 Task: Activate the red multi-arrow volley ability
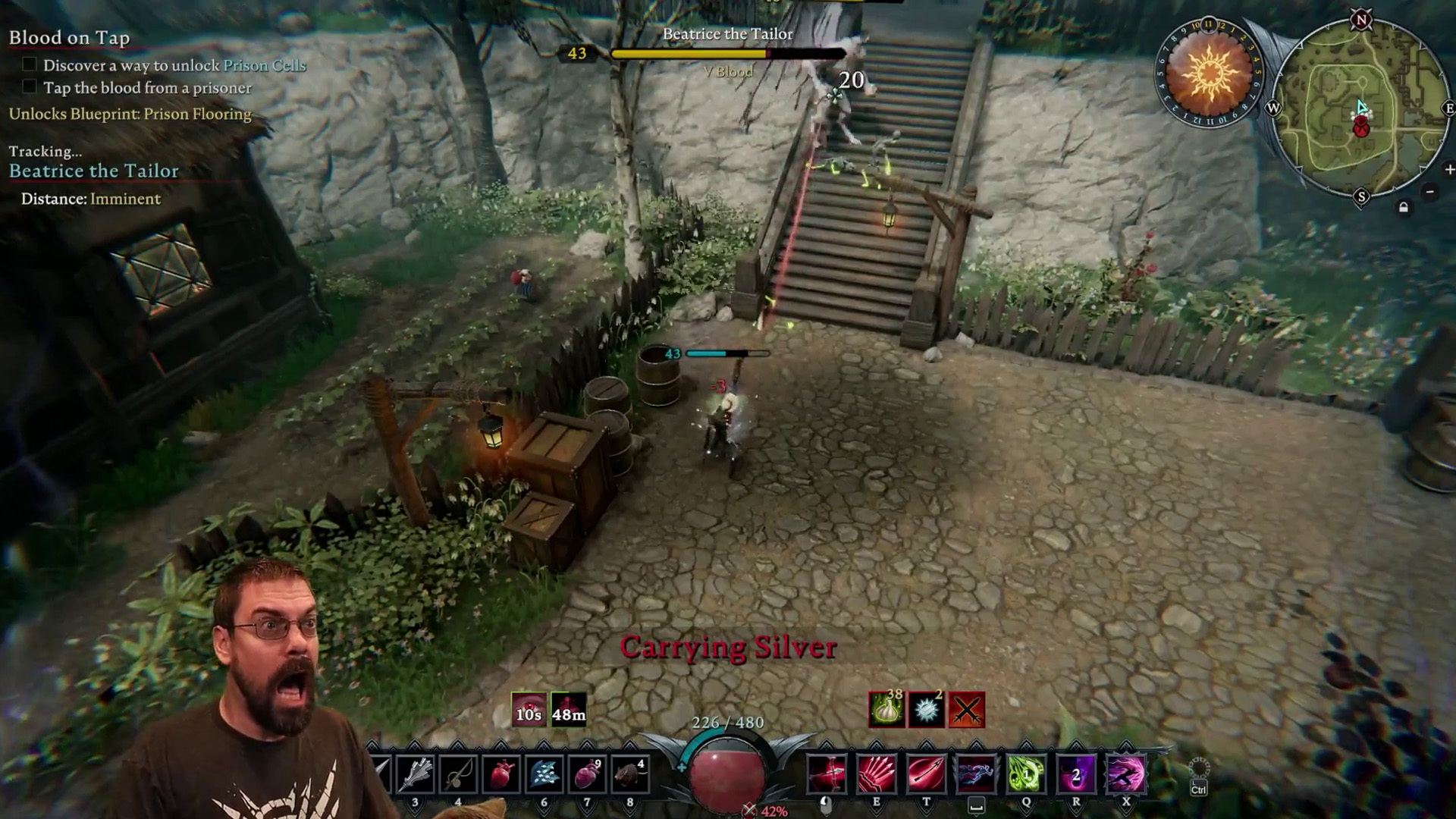coord(876,774)
